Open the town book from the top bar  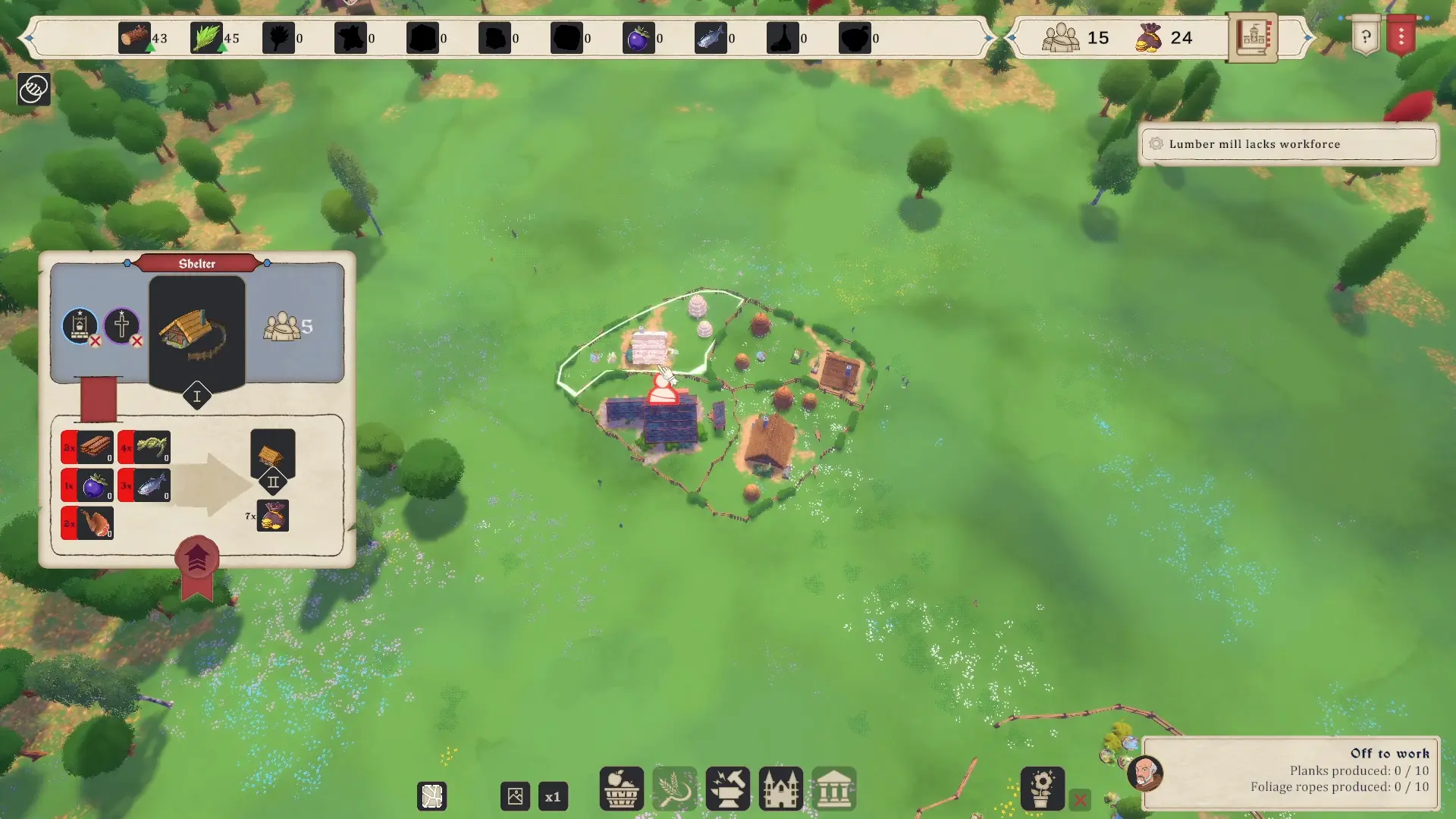coord(1252,37)
